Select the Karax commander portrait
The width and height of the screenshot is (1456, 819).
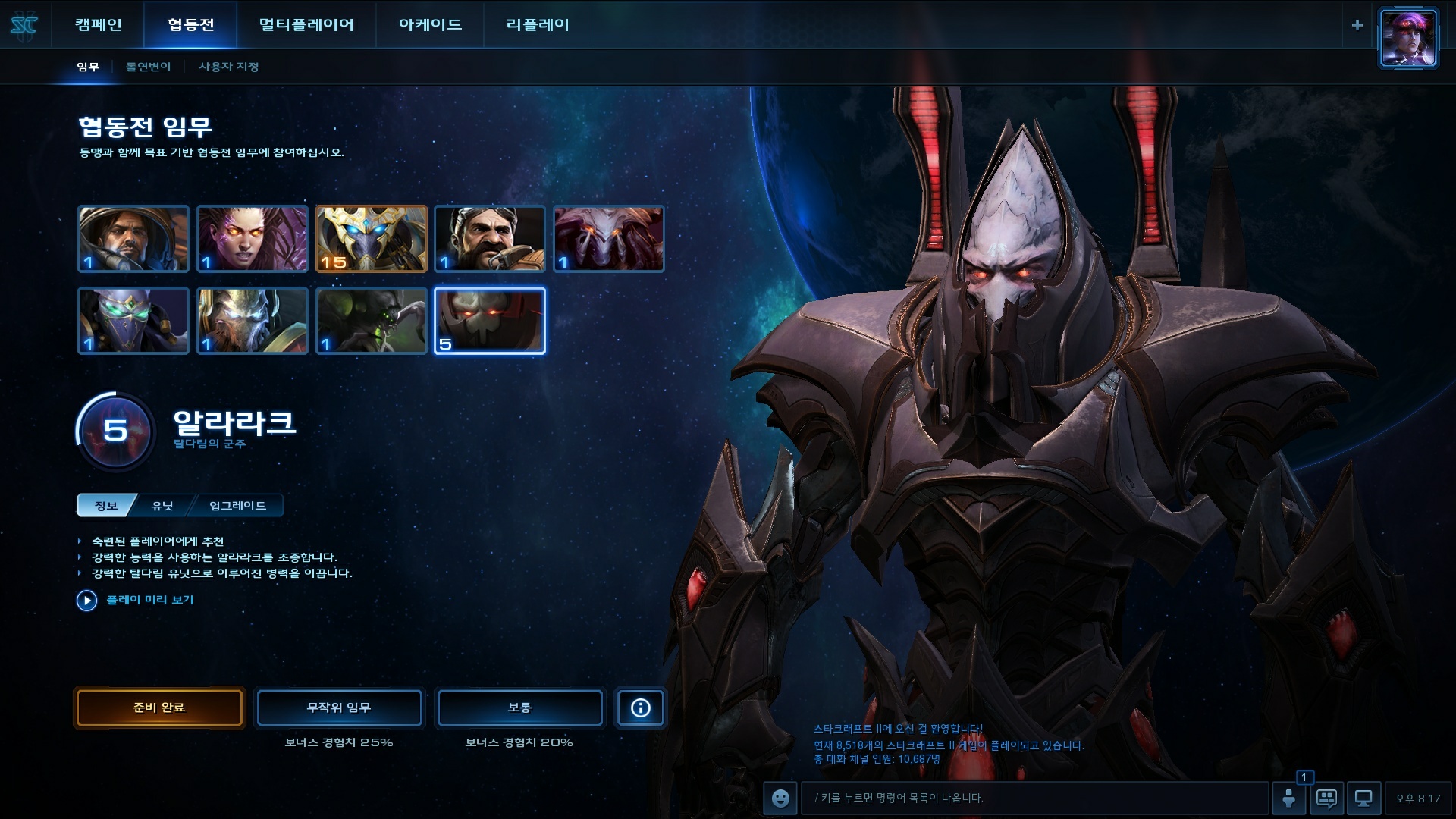pos(253,321)
